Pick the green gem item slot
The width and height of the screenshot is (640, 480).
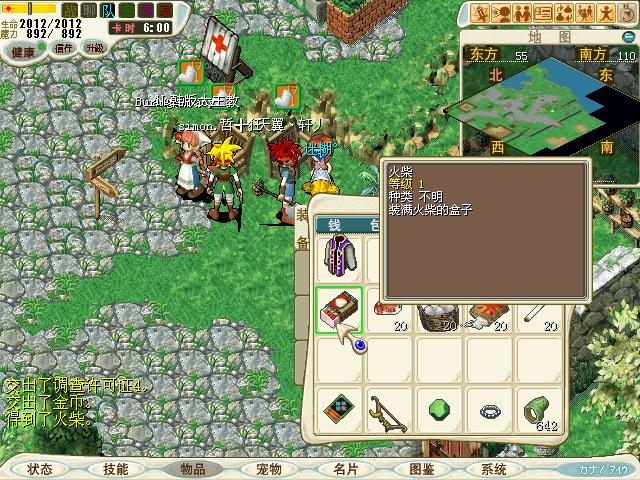[439, 411]
